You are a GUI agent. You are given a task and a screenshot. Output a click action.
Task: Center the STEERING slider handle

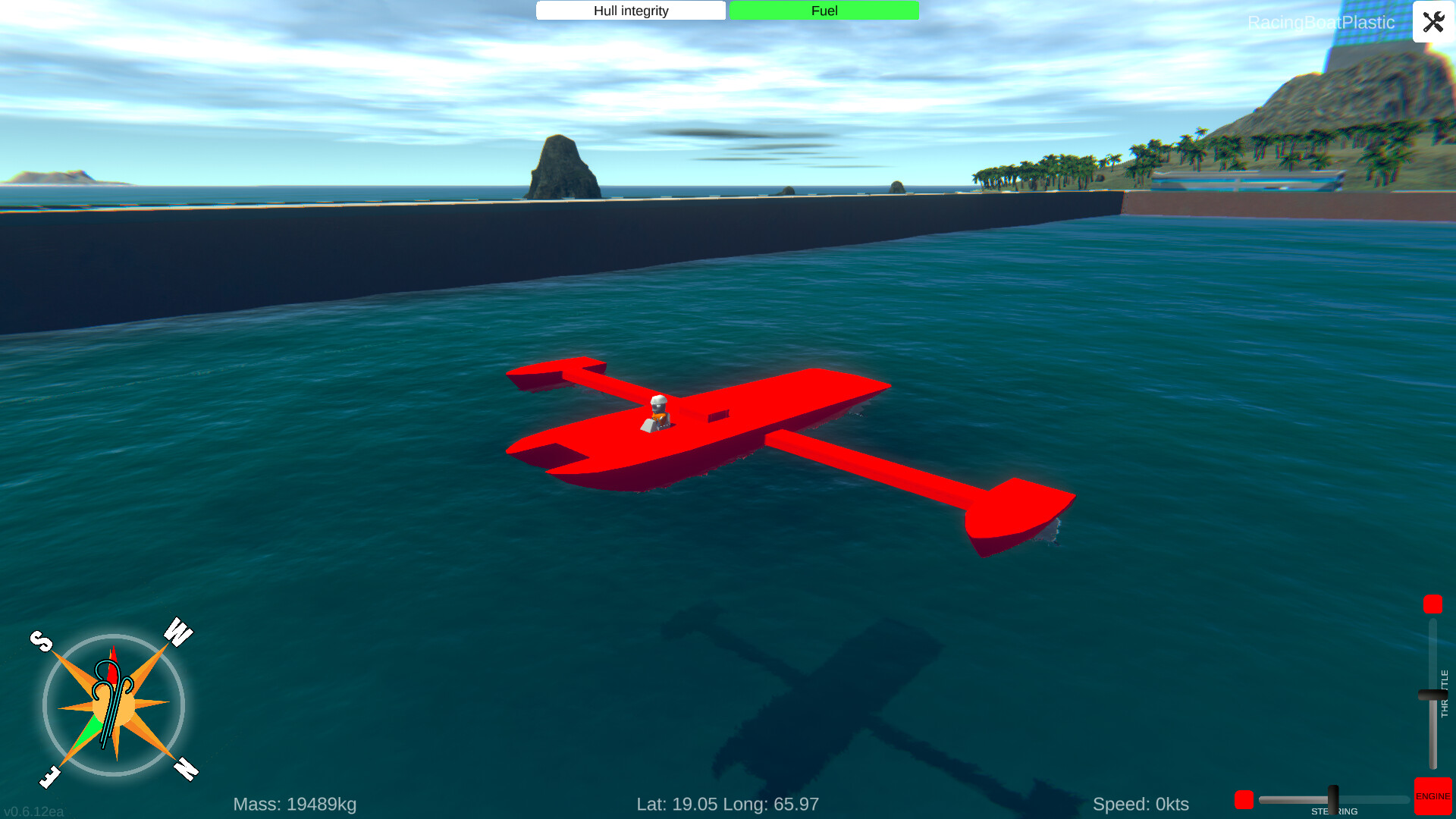pyautogui.click(x=1333, y=798)
